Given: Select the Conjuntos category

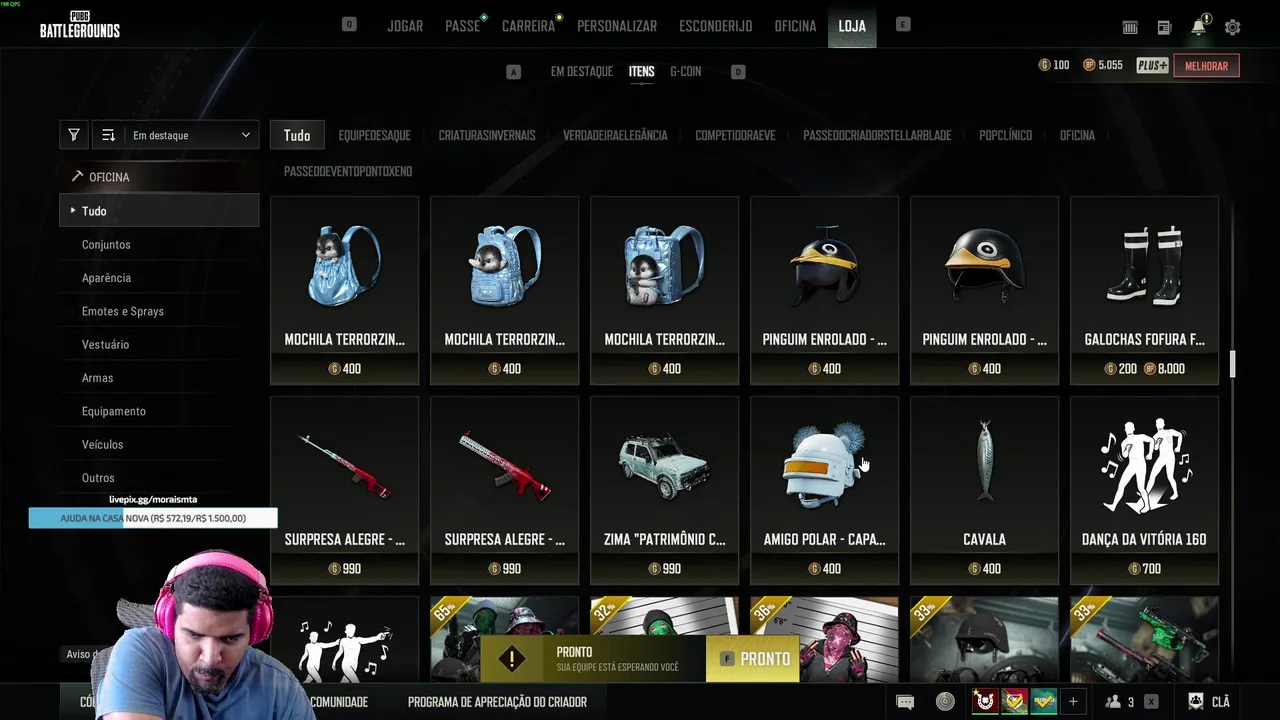Looking at the screenshot, I should (x=106, y=245).
